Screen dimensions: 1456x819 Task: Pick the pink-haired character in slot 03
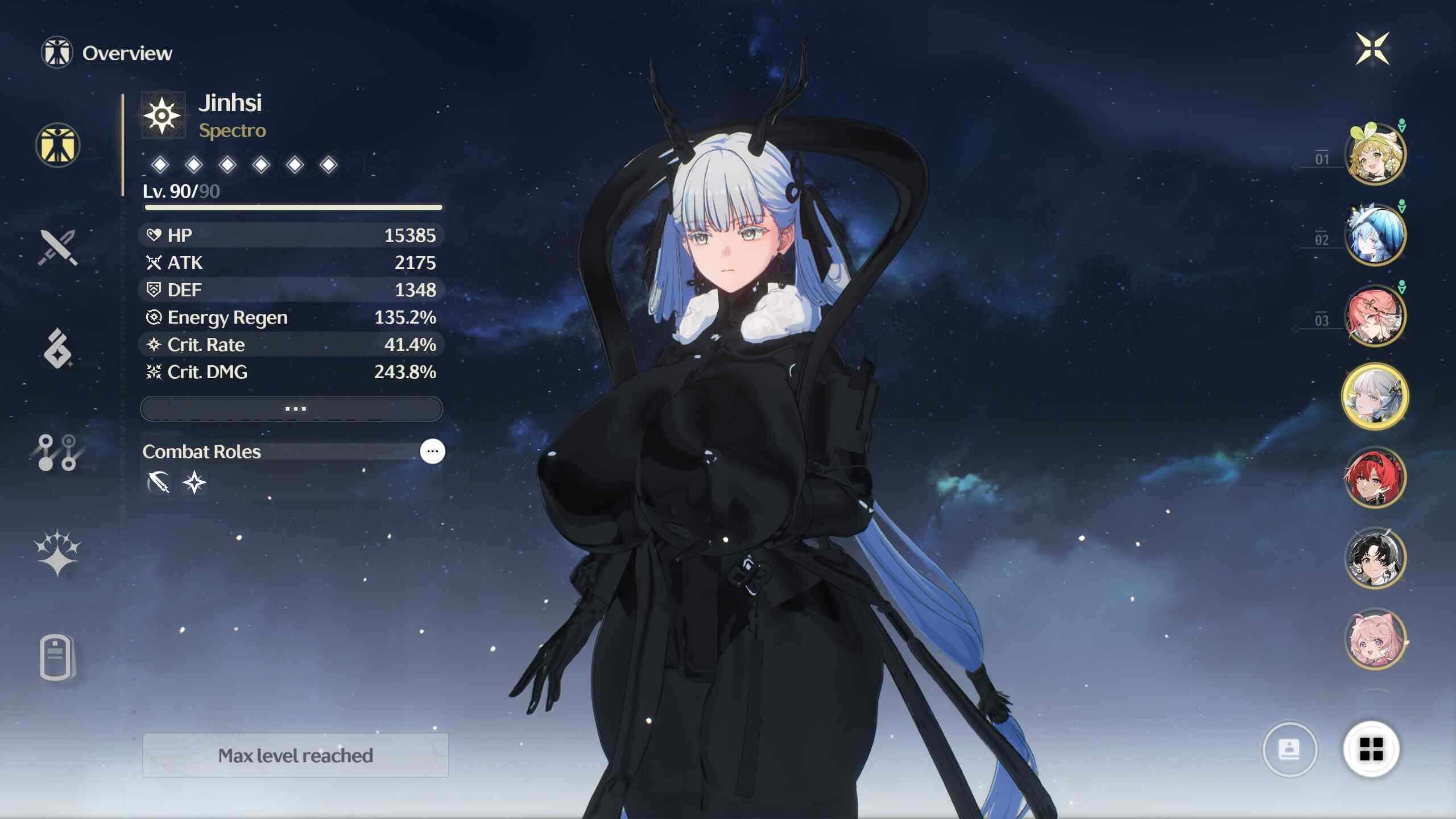1375,316
